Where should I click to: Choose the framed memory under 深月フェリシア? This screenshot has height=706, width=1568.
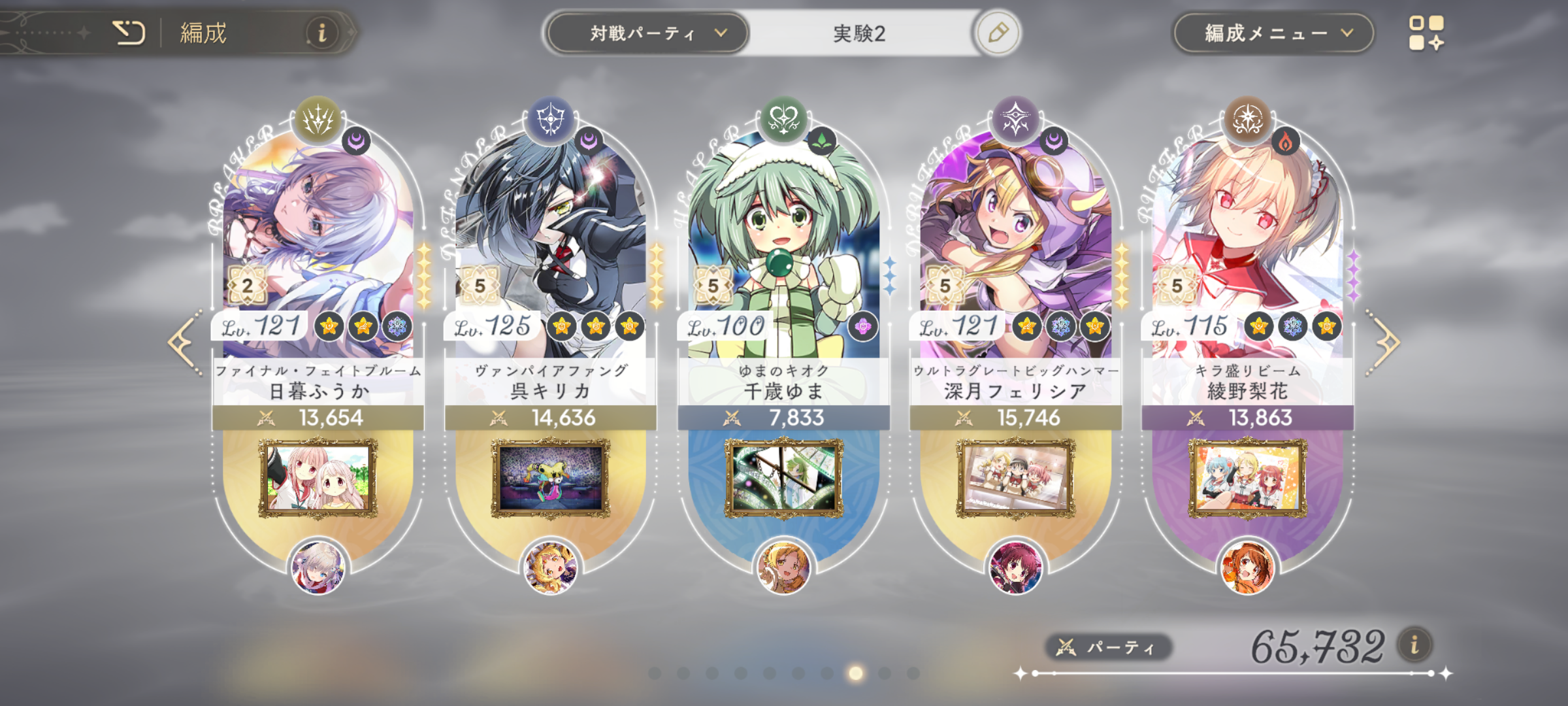click(1015, 479)
